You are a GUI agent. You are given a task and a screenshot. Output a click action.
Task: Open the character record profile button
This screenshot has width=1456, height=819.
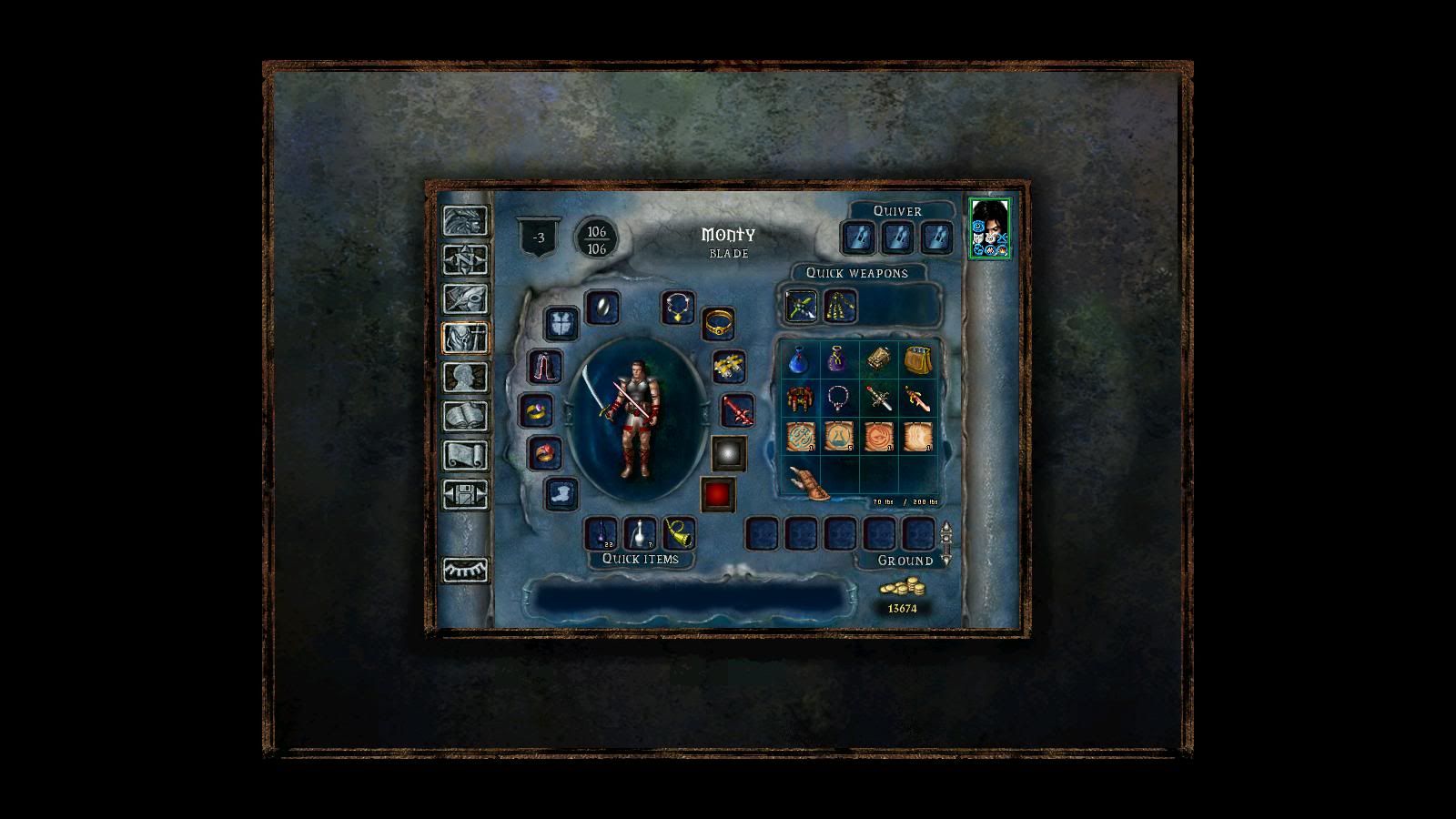click(x=465, y=377)
